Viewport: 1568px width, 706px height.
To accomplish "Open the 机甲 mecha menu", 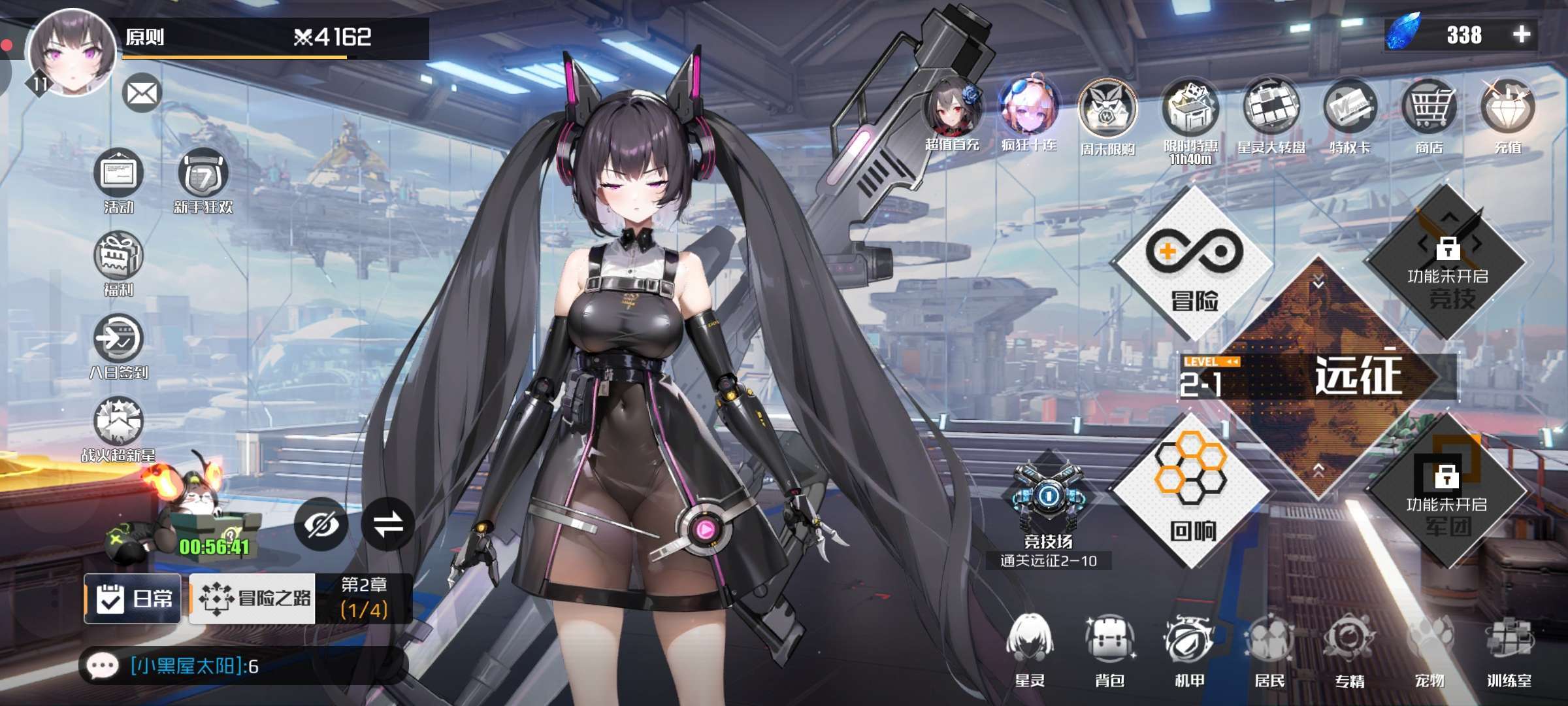I will click(x=1189, y=647).
